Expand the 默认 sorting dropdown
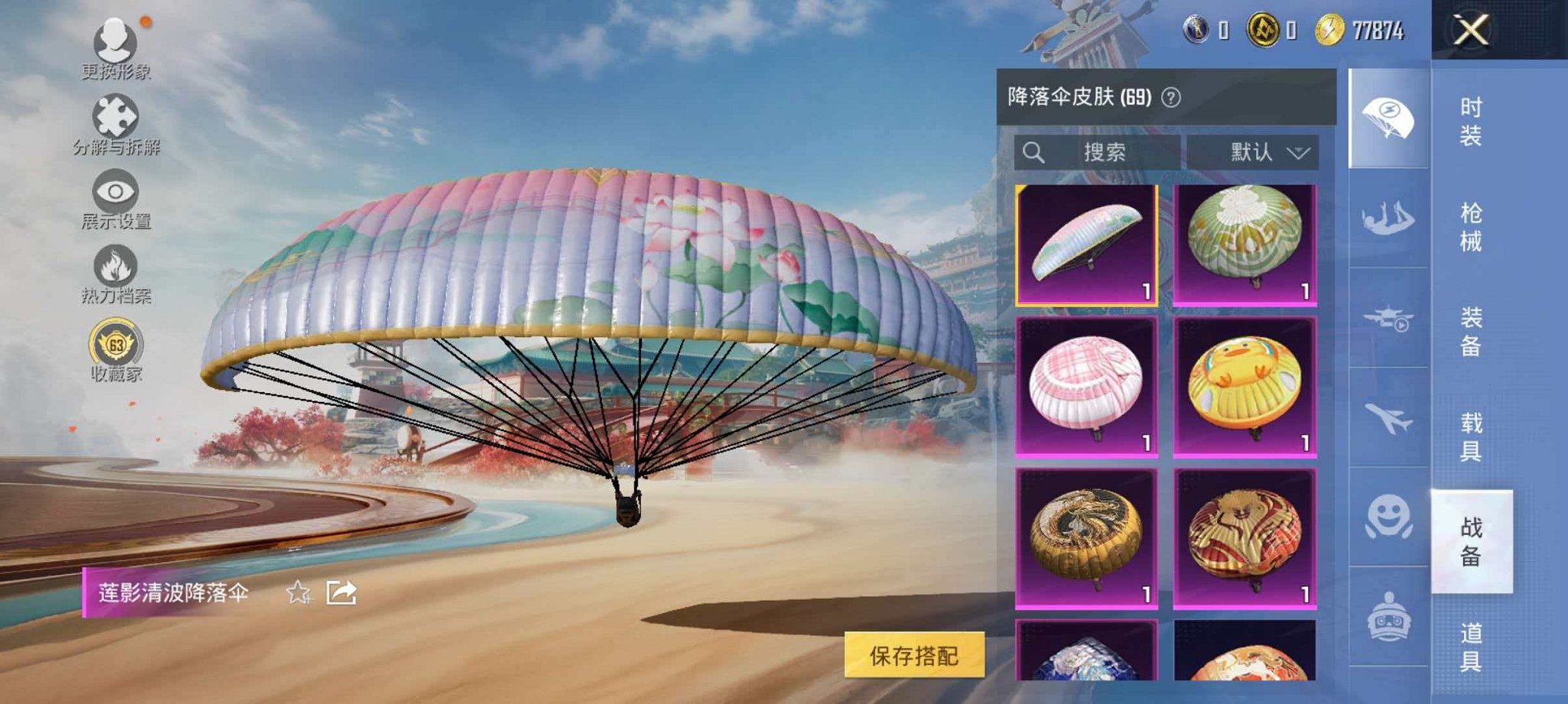The height and width of the screenshot is (704, 1568). (1254, 152)
